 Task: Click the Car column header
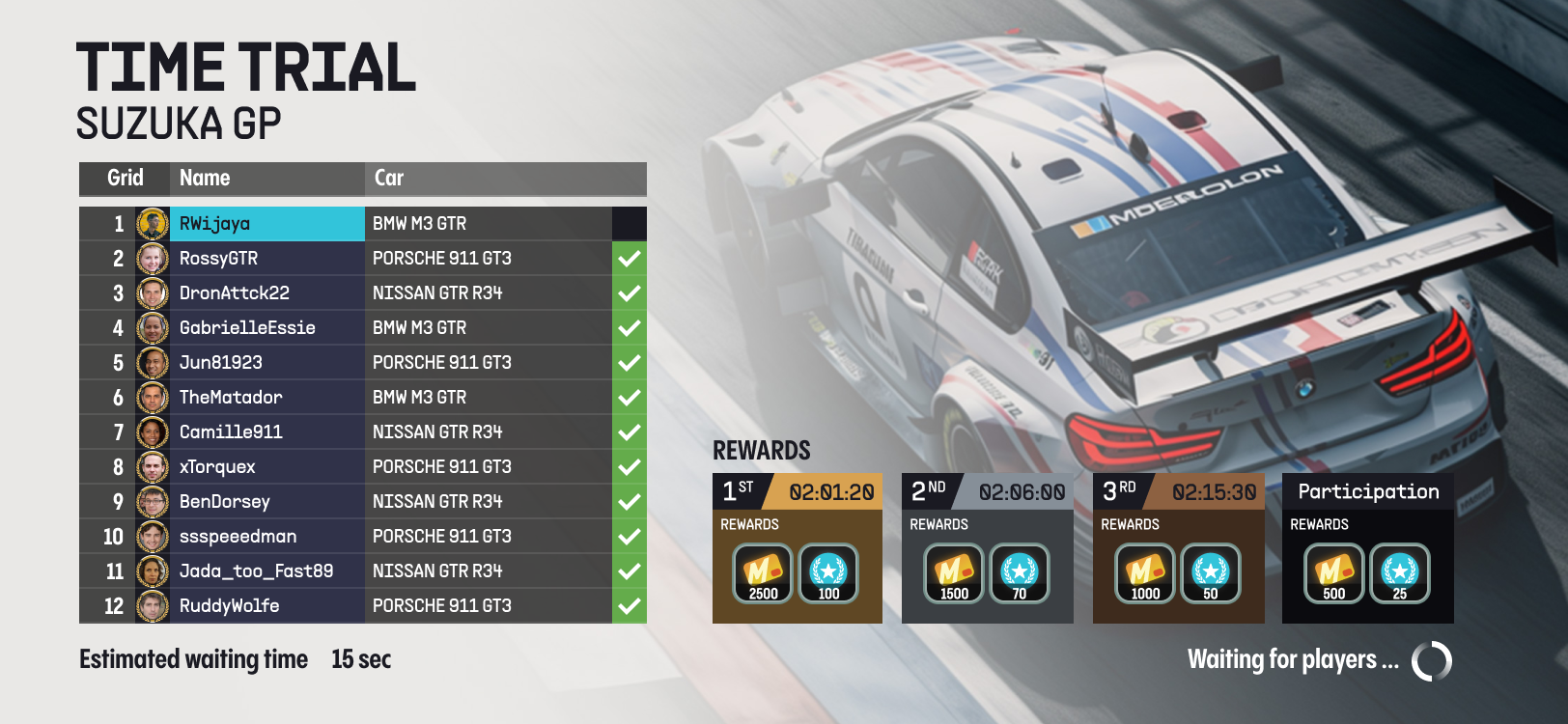[389, 179]
